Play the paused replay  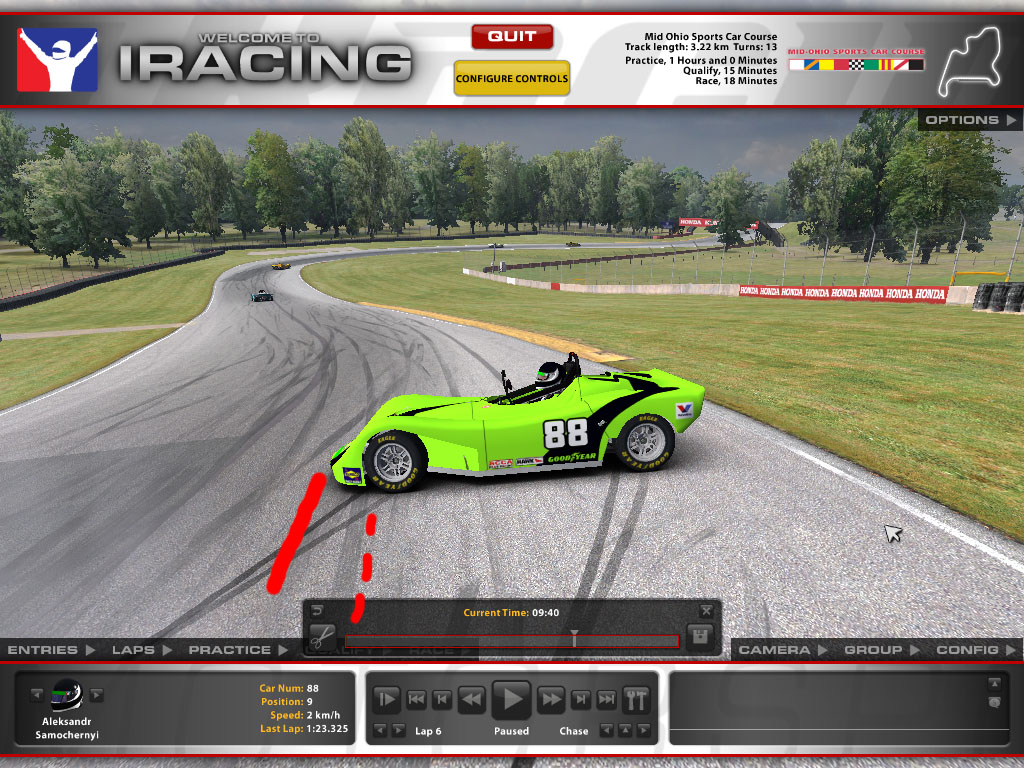click(x=512, y=698)
